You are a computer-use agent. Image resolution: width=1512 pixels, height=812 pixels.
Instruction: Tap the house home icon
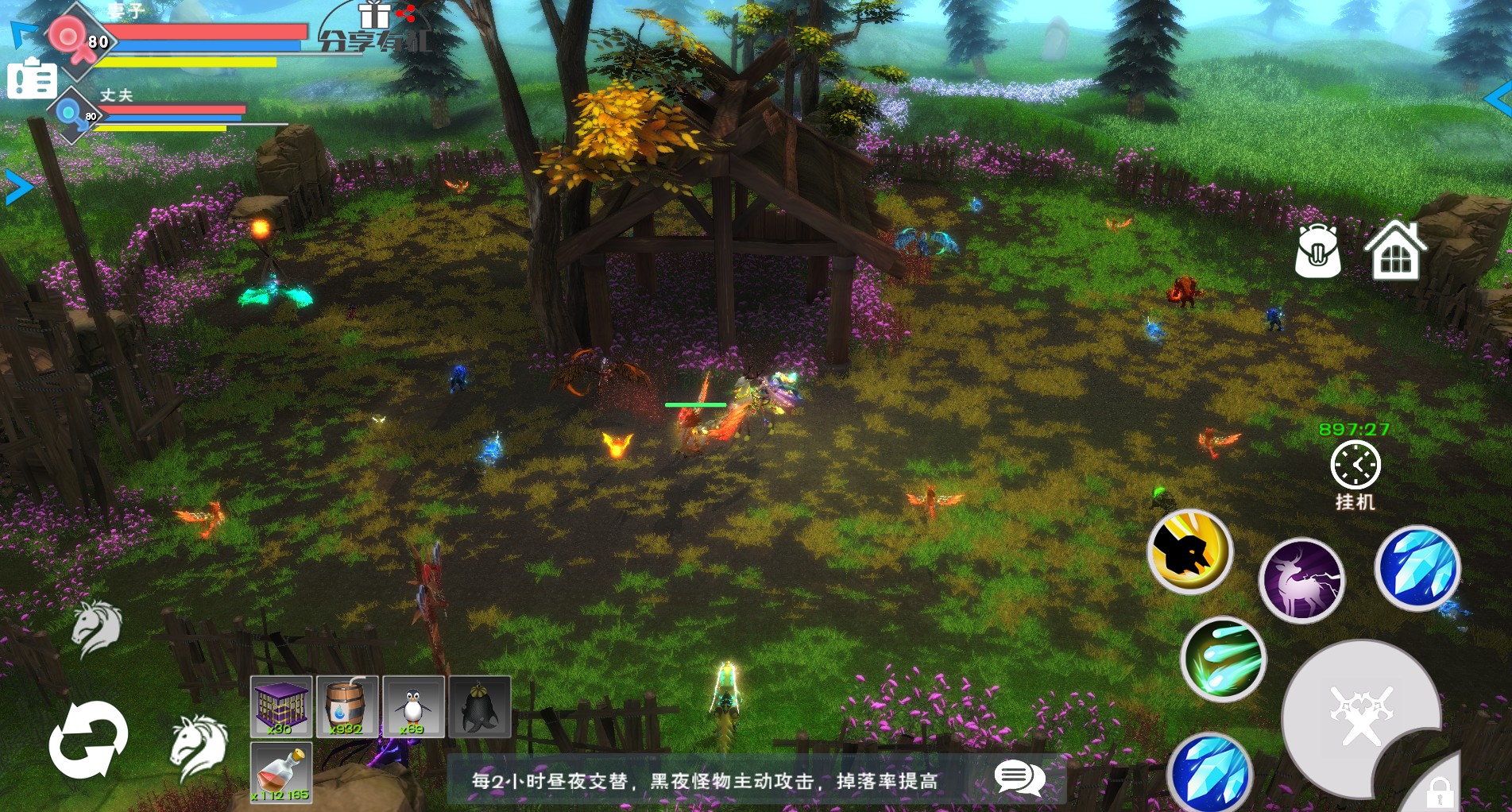click(1395, 250)
